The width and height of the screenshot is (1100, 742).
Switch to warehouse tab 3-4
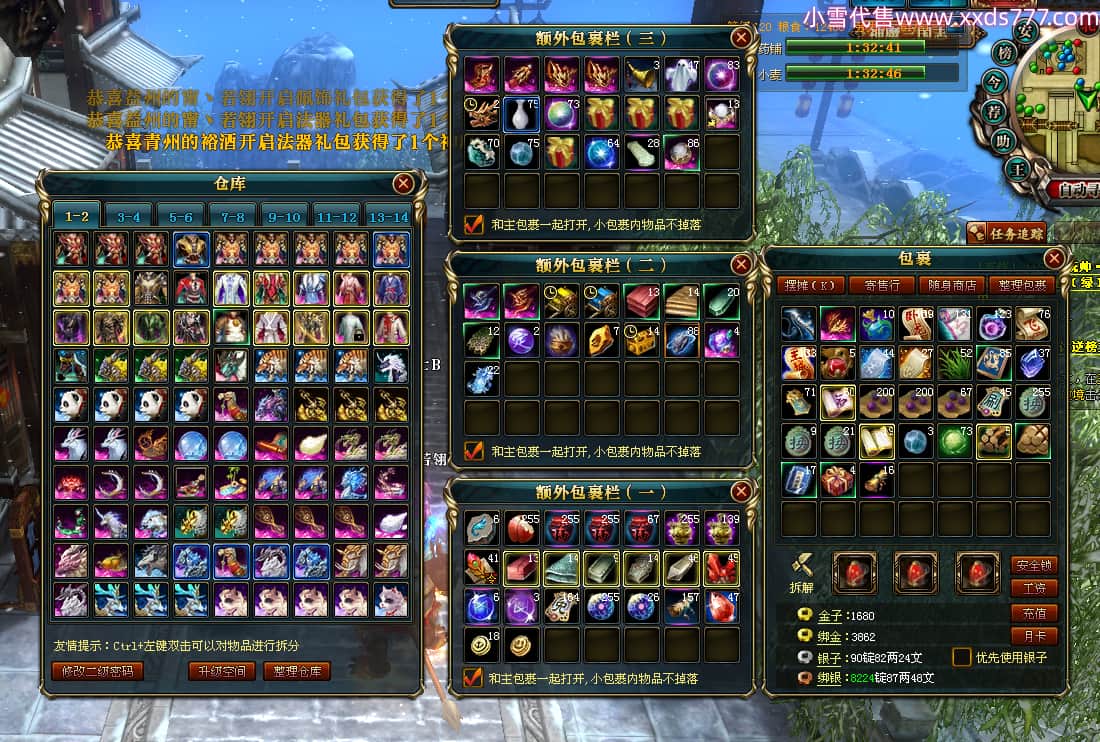(x=129, y=216)
